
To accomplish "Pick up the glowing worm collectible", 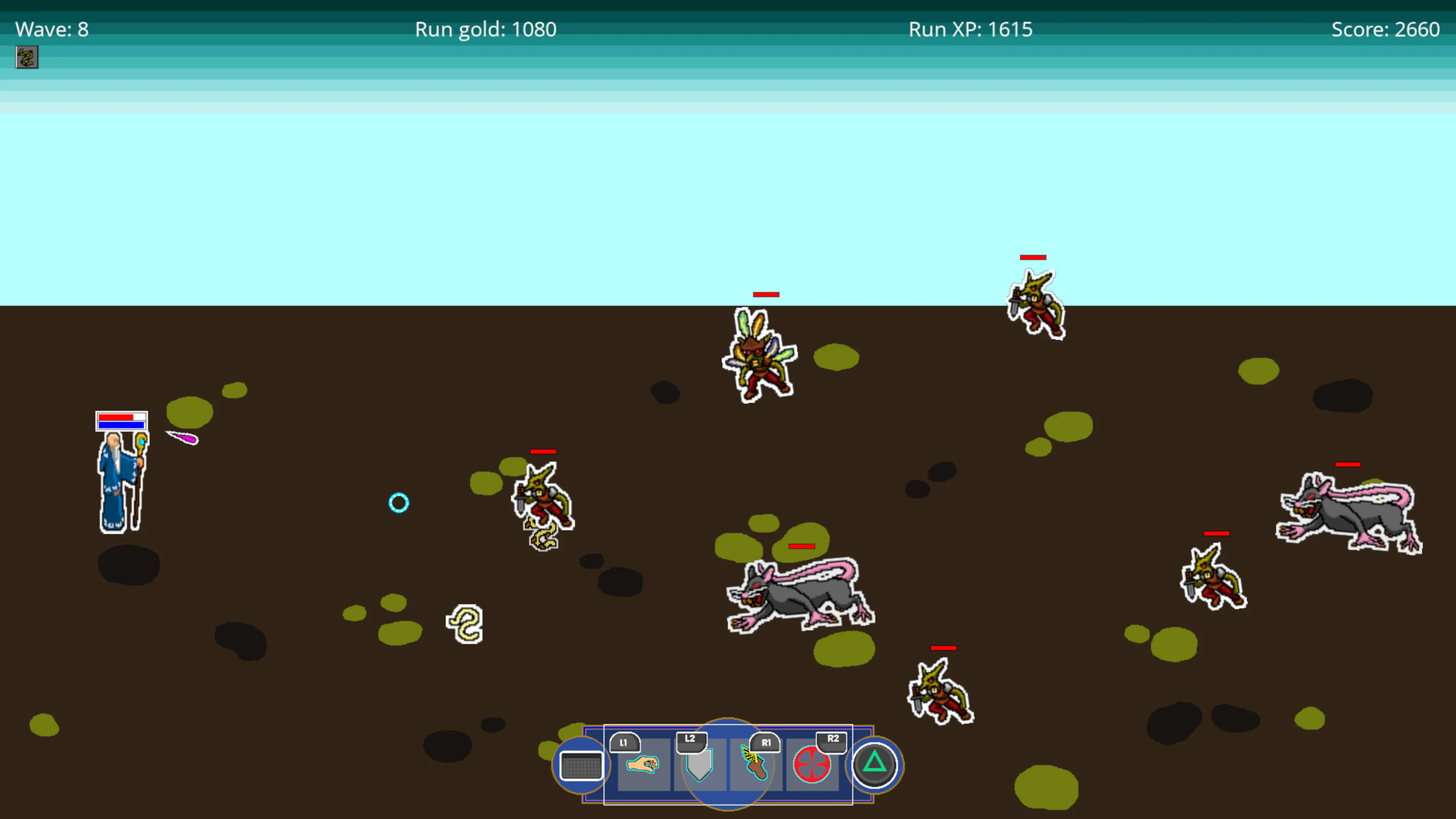I will click(x=464, y=623).
